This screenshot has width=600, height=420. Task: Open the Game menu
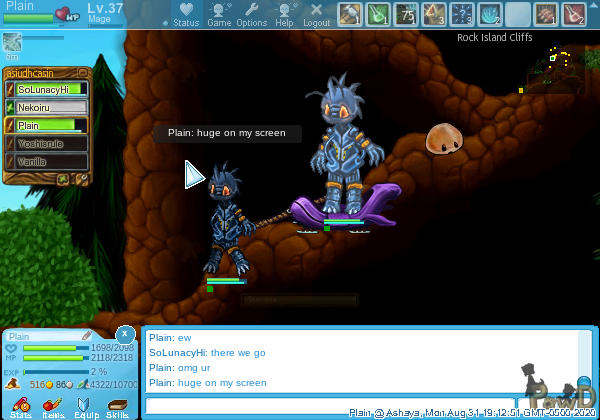pos(219,14)
